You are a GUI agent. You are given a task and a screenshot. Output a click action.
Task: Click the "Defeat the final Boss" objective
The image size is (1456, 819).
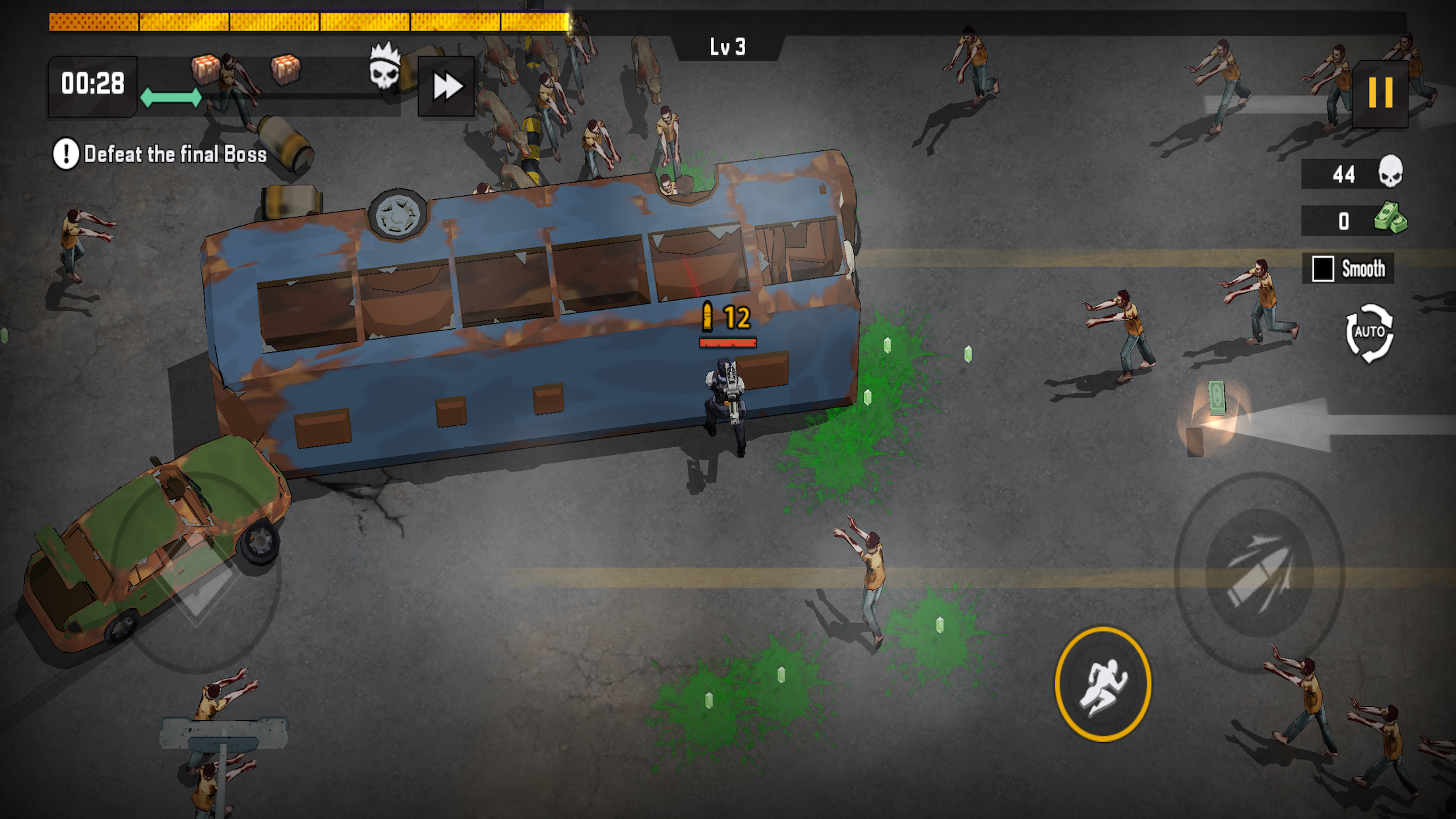[x=161, y=154]
